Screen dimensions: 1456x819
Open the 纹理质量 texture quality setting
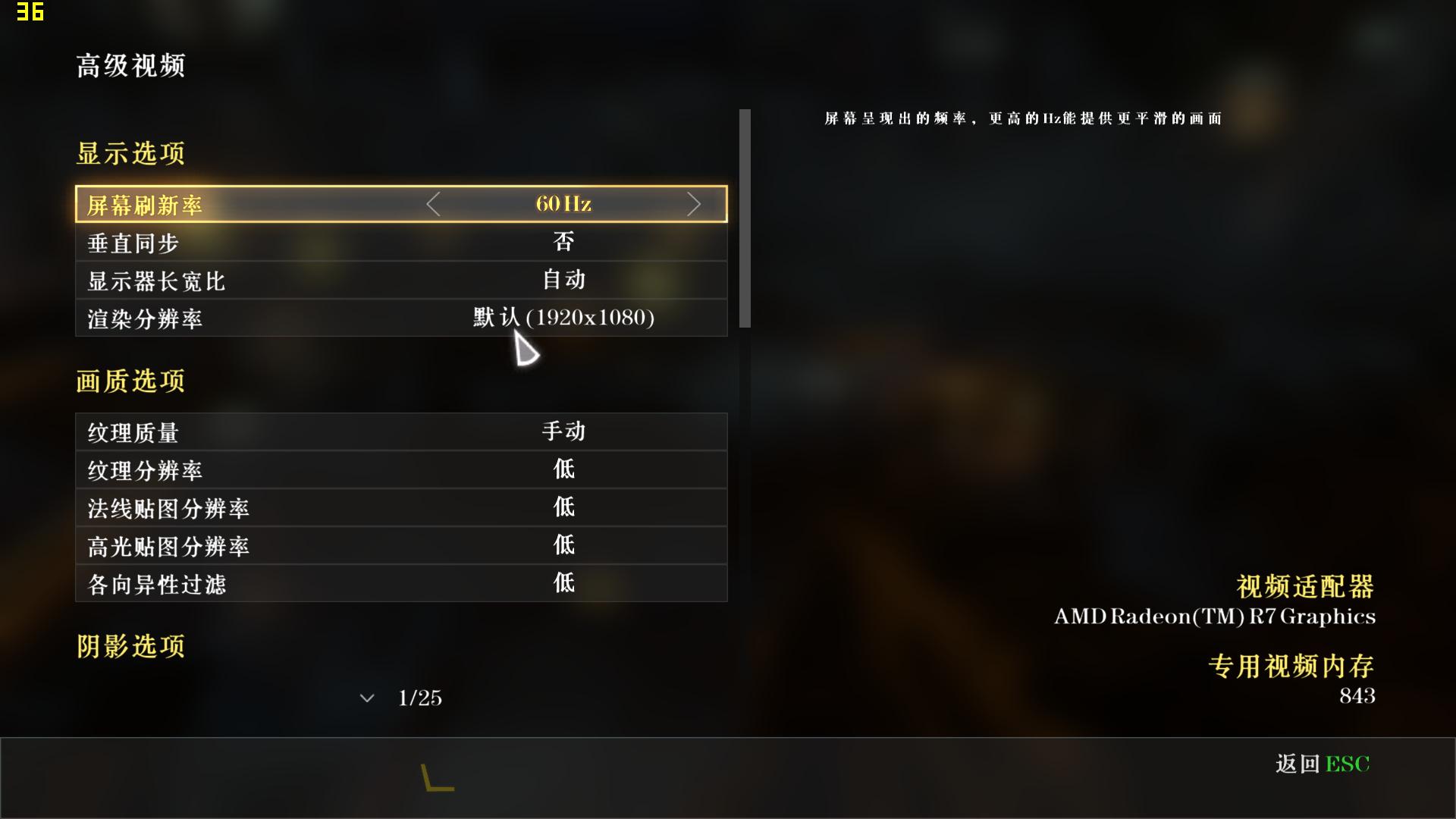coord(401,431)
